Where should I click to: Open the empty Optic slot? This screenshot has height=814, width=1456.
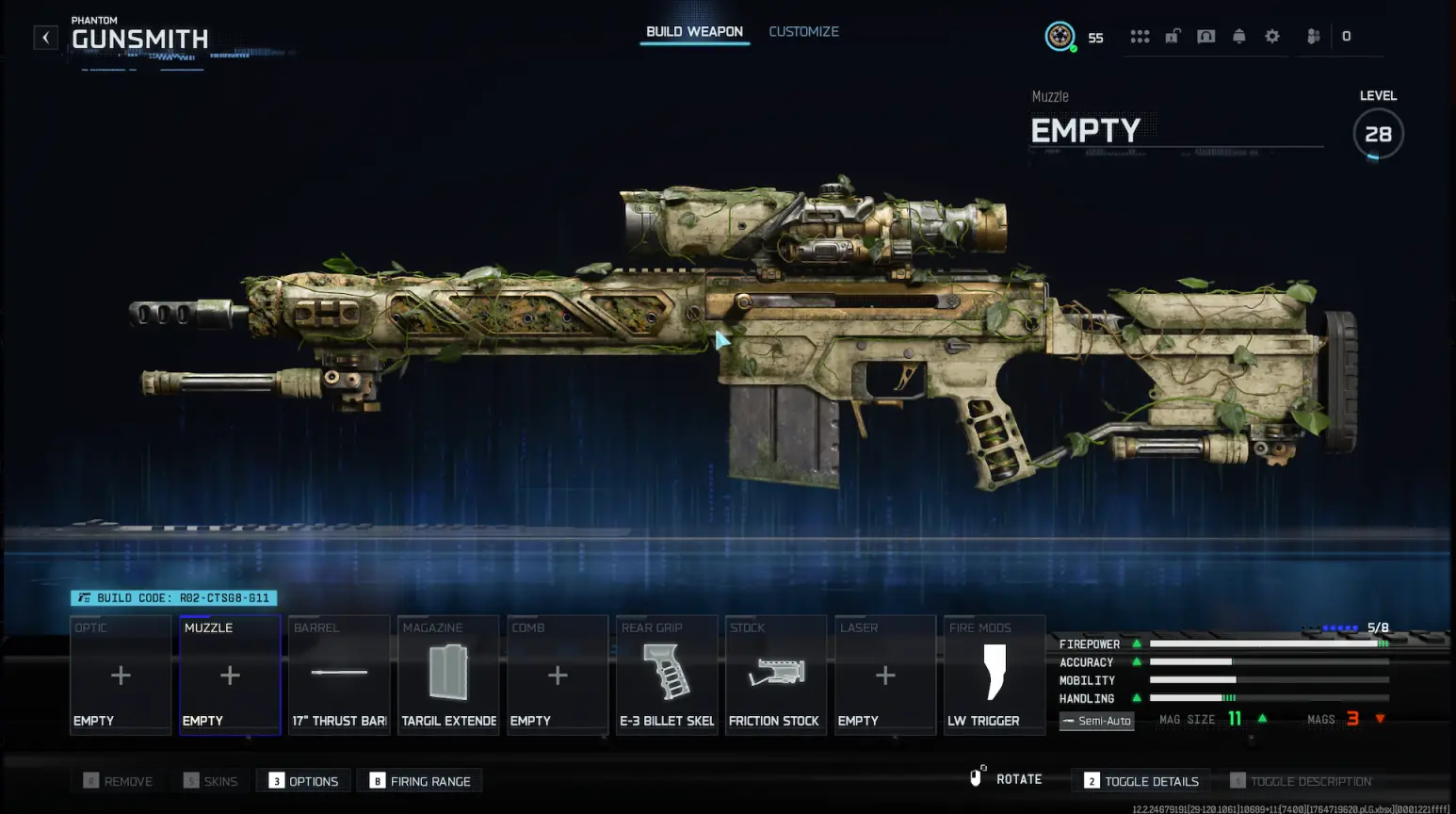tap(120, 674)
